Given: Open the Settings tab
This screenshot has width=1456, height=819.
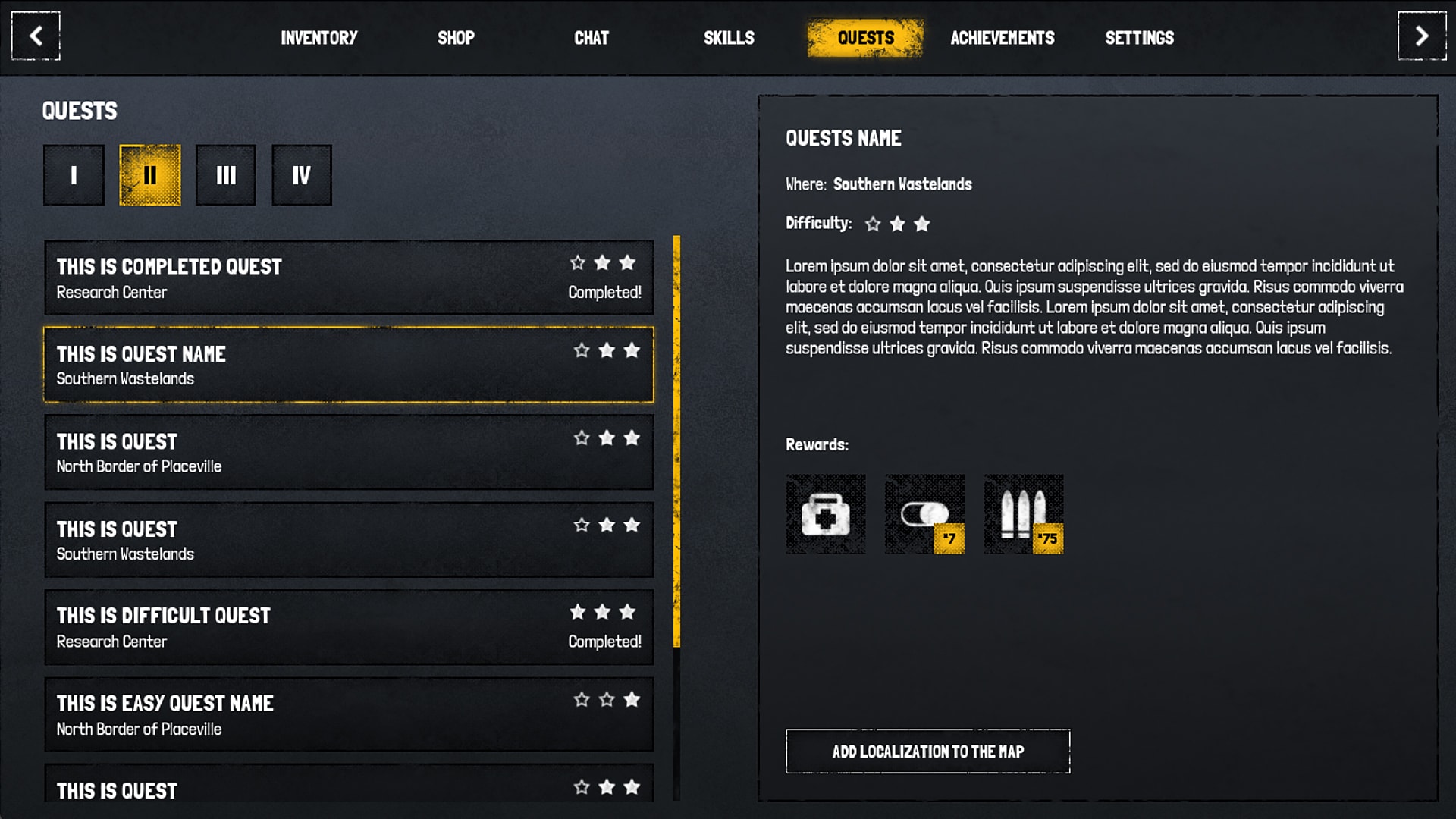Looking at the screenshot, I should coord(1140,37).
